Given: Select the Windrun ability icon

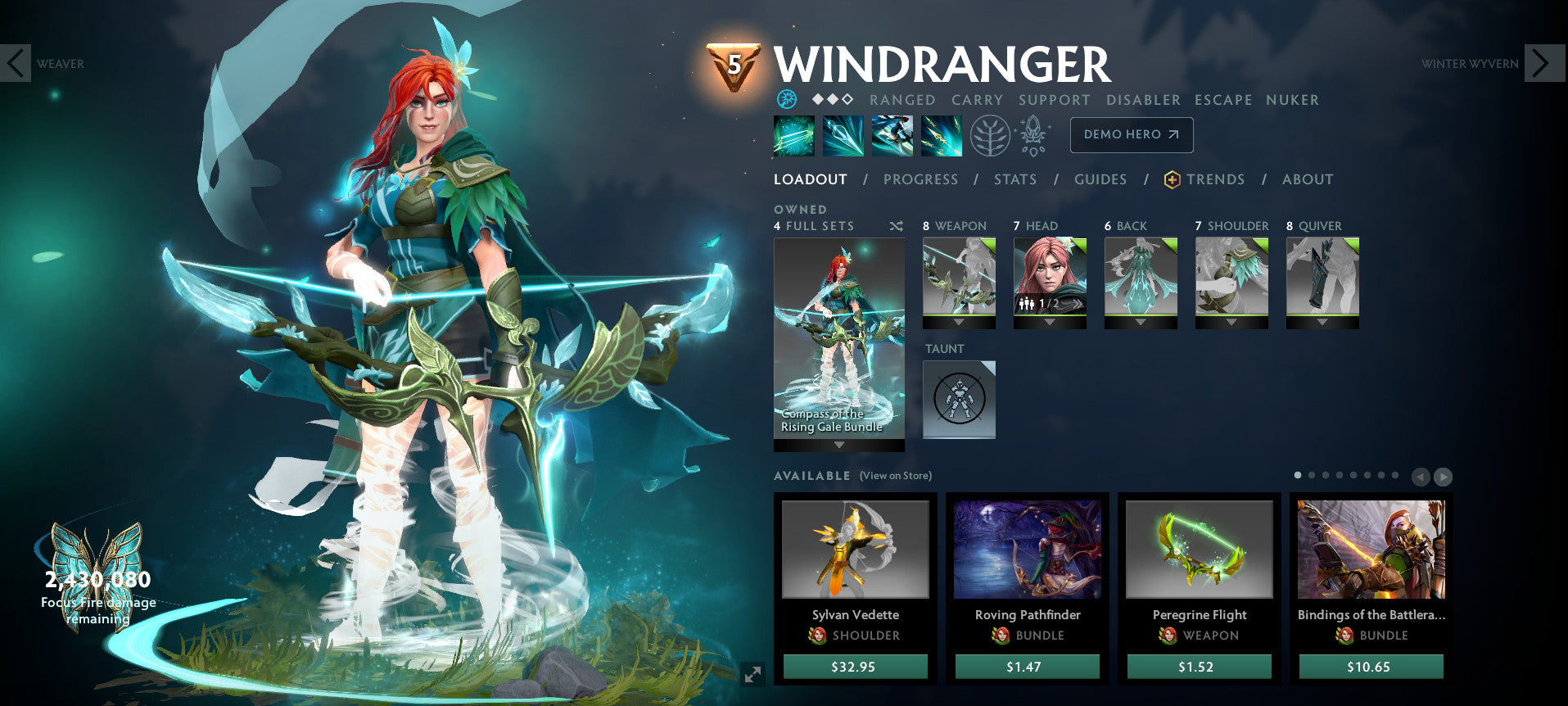Looking at the screenshot, I should pos(892,135).
